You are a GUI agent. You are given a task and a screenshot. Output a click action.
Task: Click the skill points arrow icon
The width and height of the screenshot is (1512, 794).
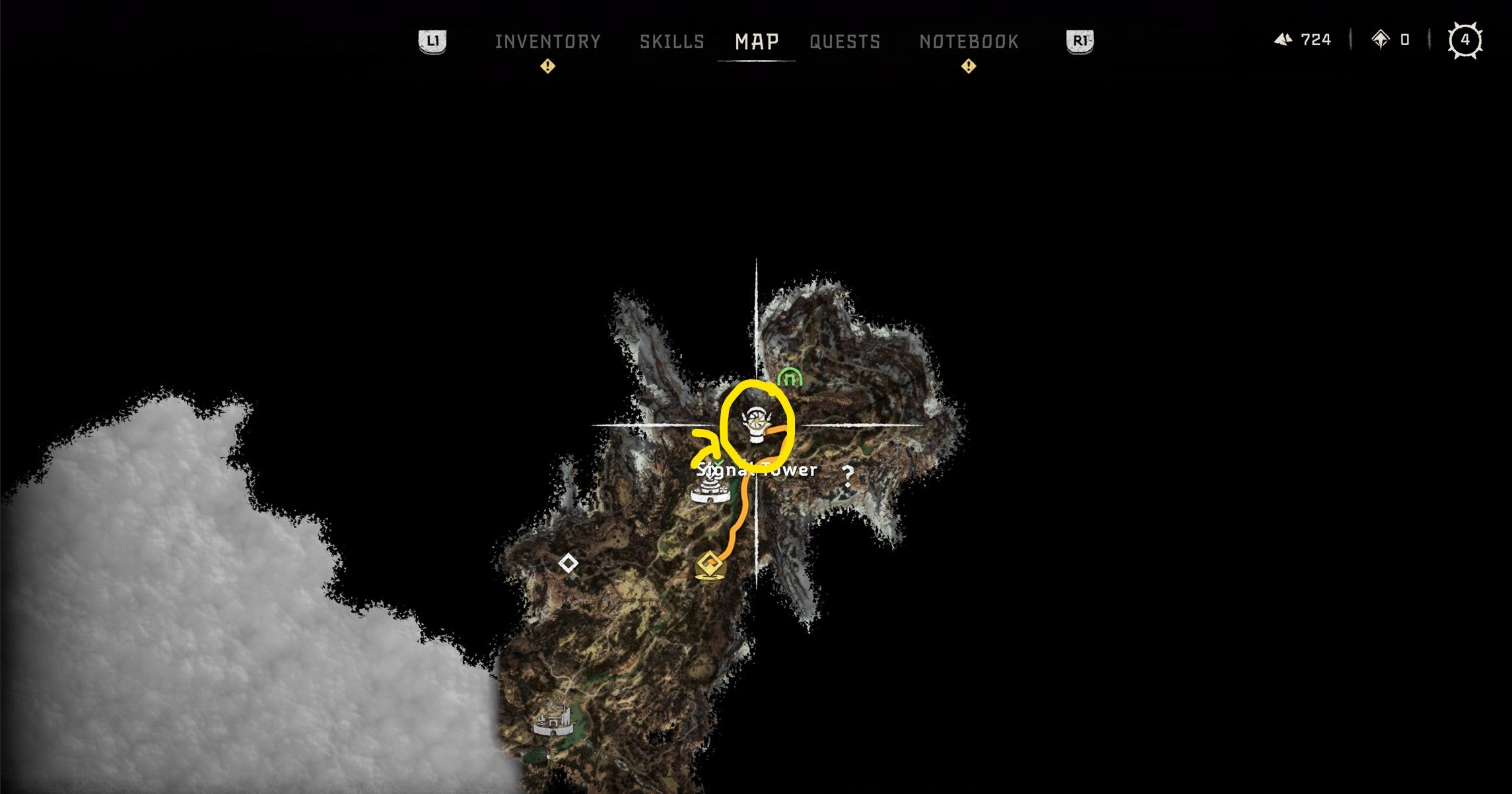[1381, 40]
